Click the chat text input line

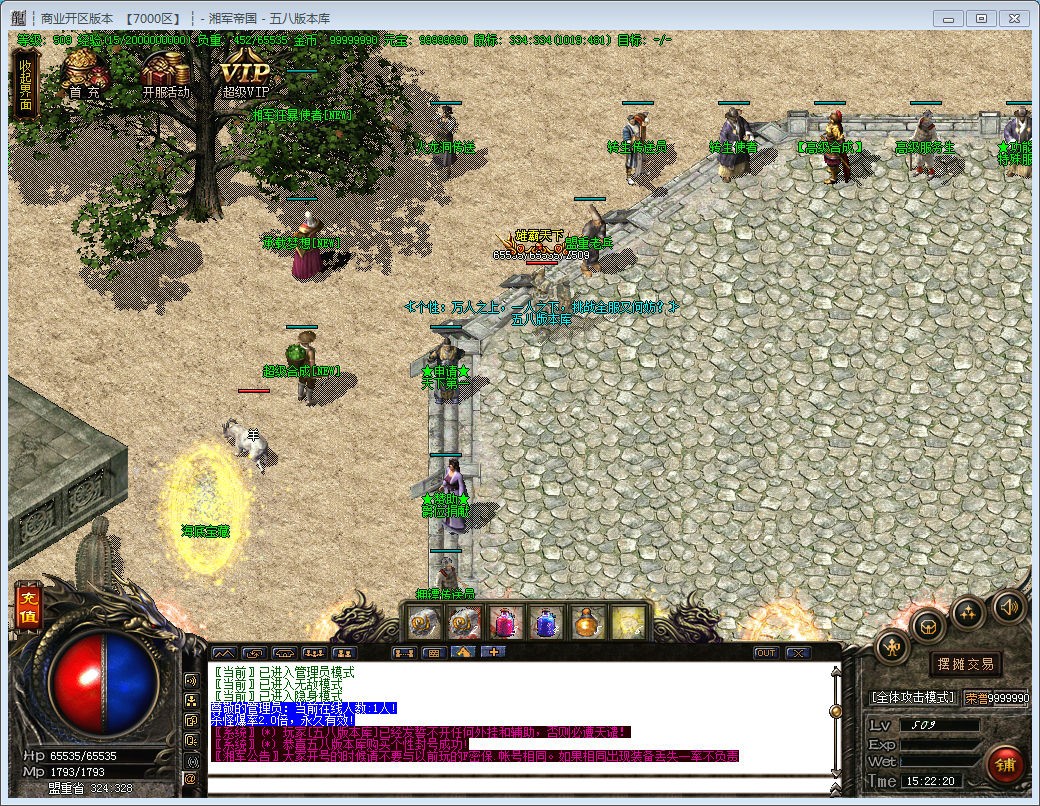[520, 781]
